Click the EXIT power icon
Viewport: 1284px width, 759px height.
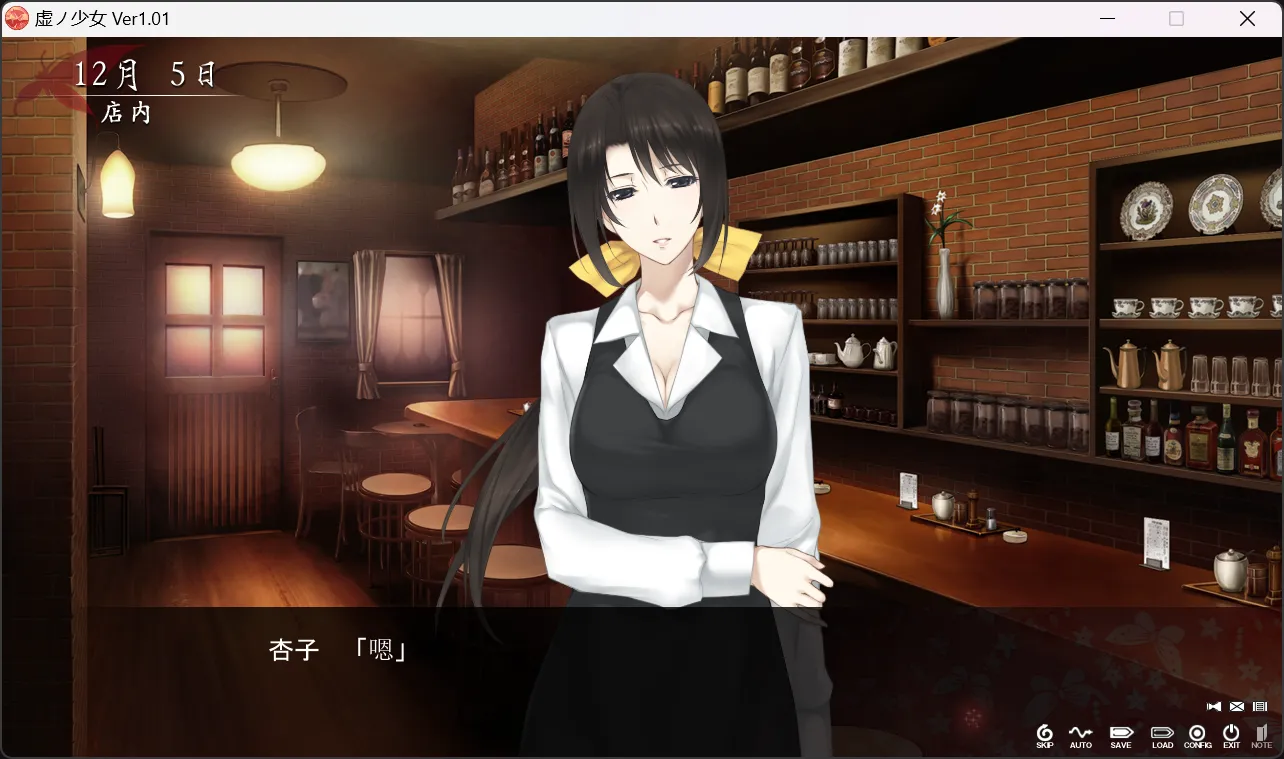coord(1231,735)
